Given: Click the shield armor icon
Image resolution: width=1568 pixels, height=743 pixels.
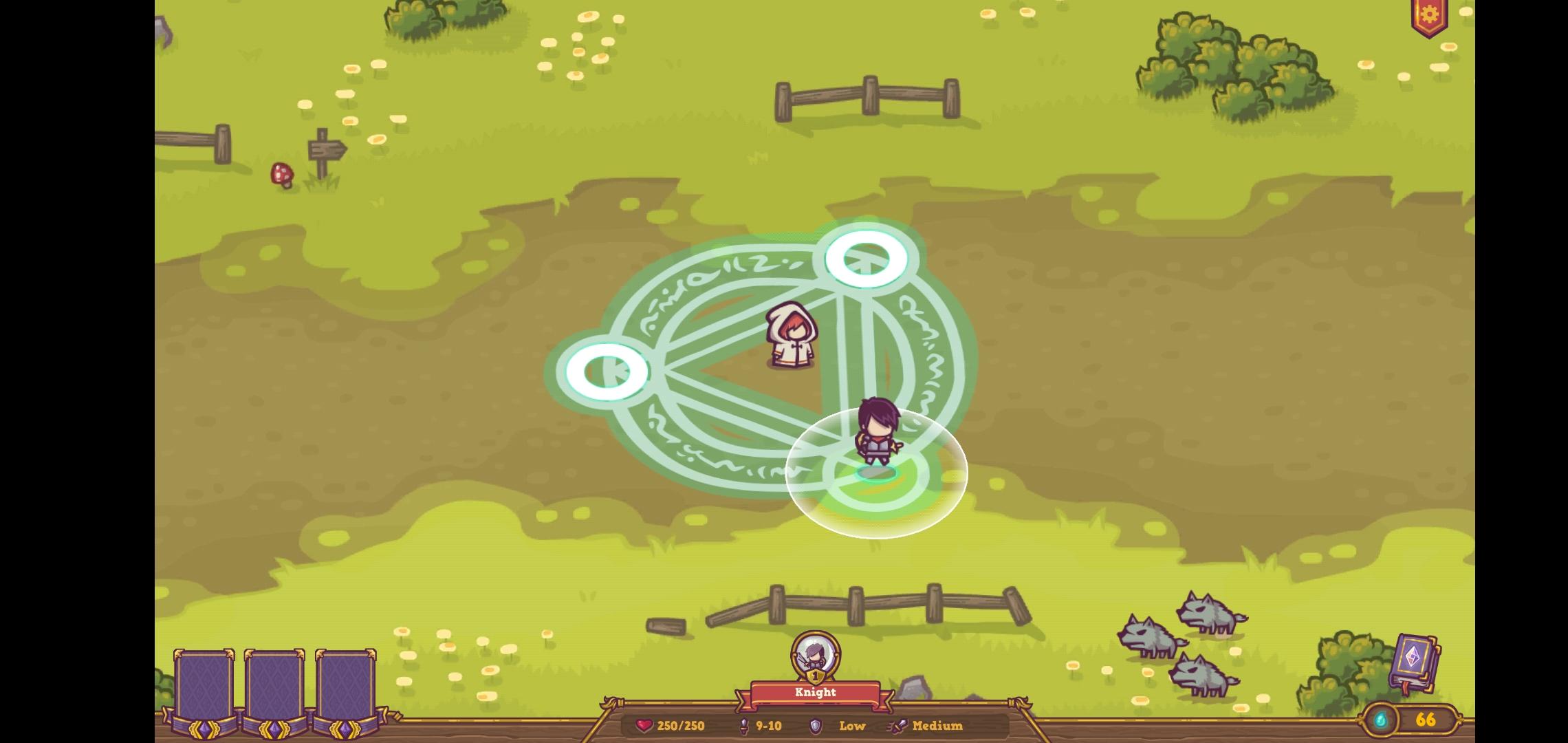Looking at the screenshot, I should pyautogui.click(x=816, y=726).
